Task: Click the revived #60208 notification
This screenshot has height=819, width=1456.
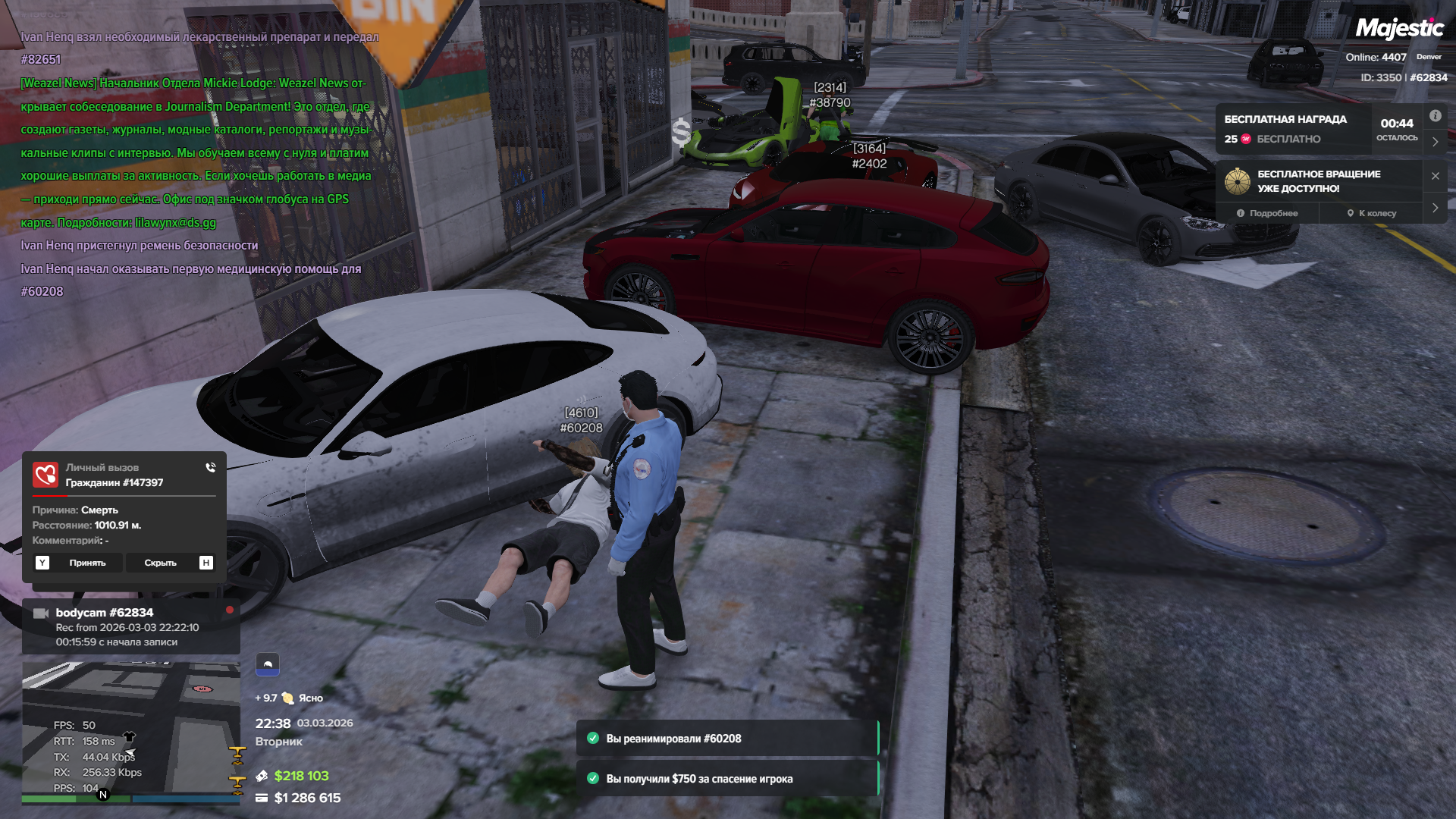Action: pos(726,739)
